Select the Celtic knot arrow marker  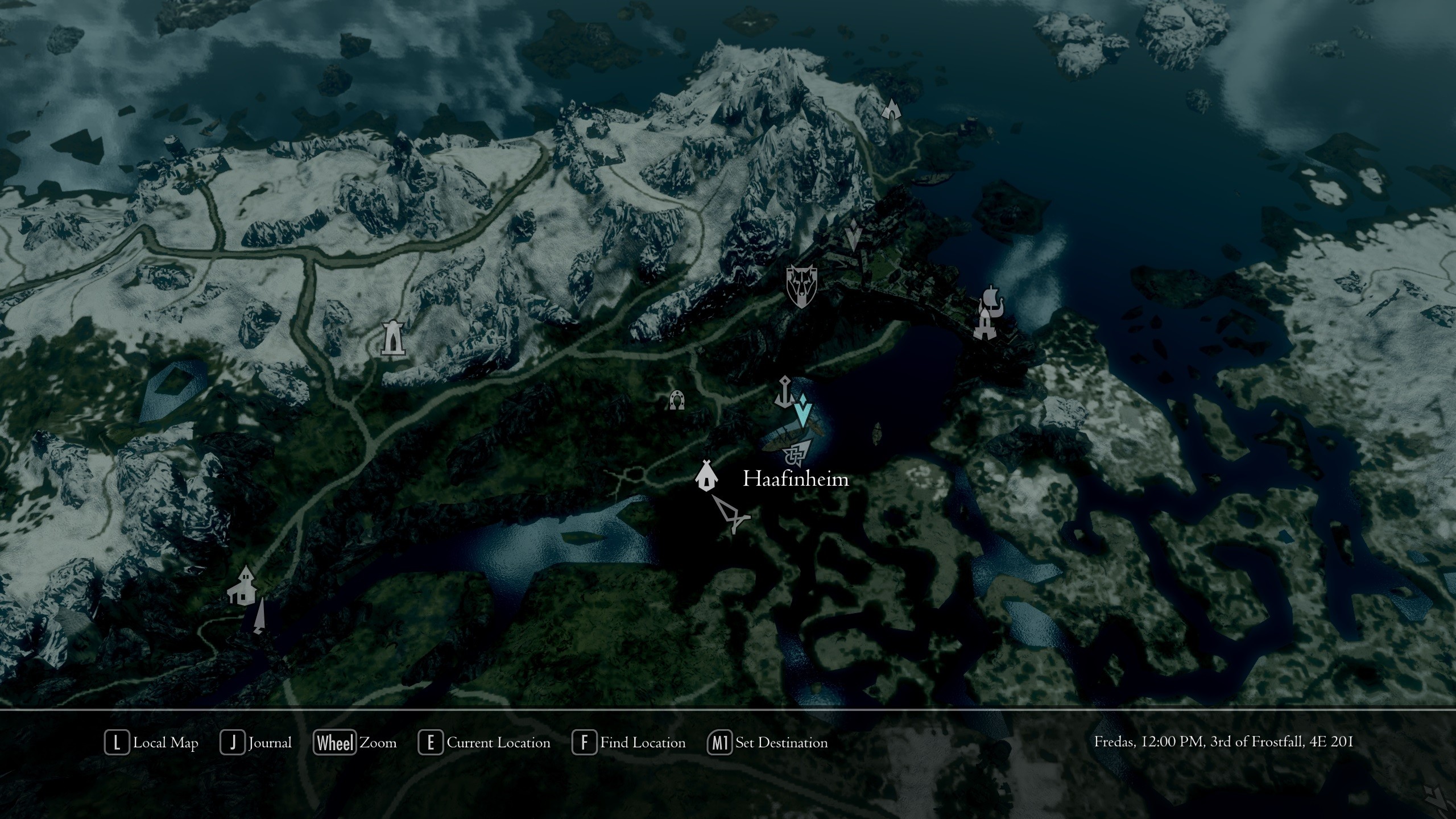(x=796, y=453)
